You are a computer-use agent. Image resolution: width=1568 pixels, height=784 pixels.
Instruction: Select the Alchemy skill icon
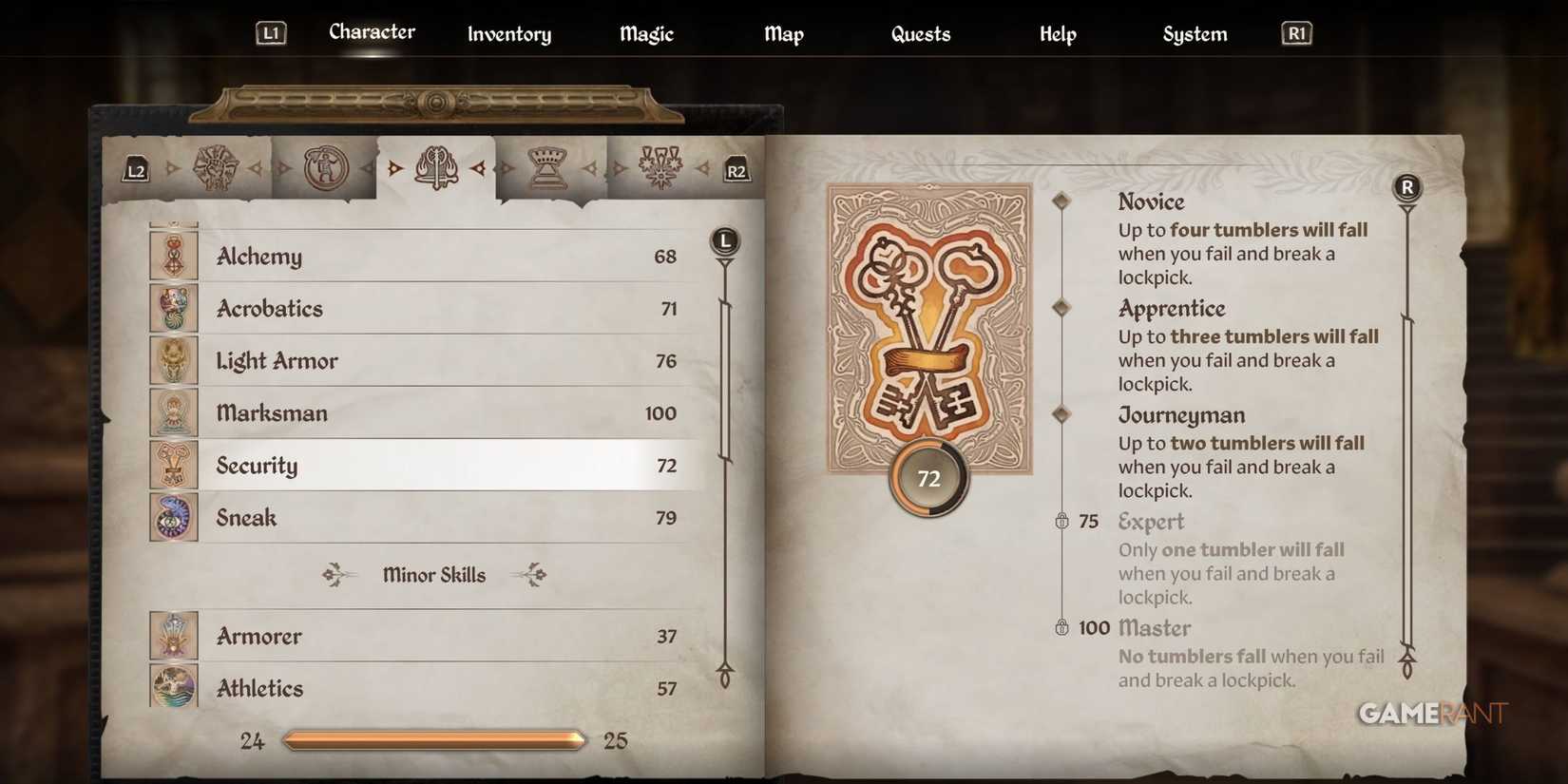pyautogui.click(x=174, y=256)
